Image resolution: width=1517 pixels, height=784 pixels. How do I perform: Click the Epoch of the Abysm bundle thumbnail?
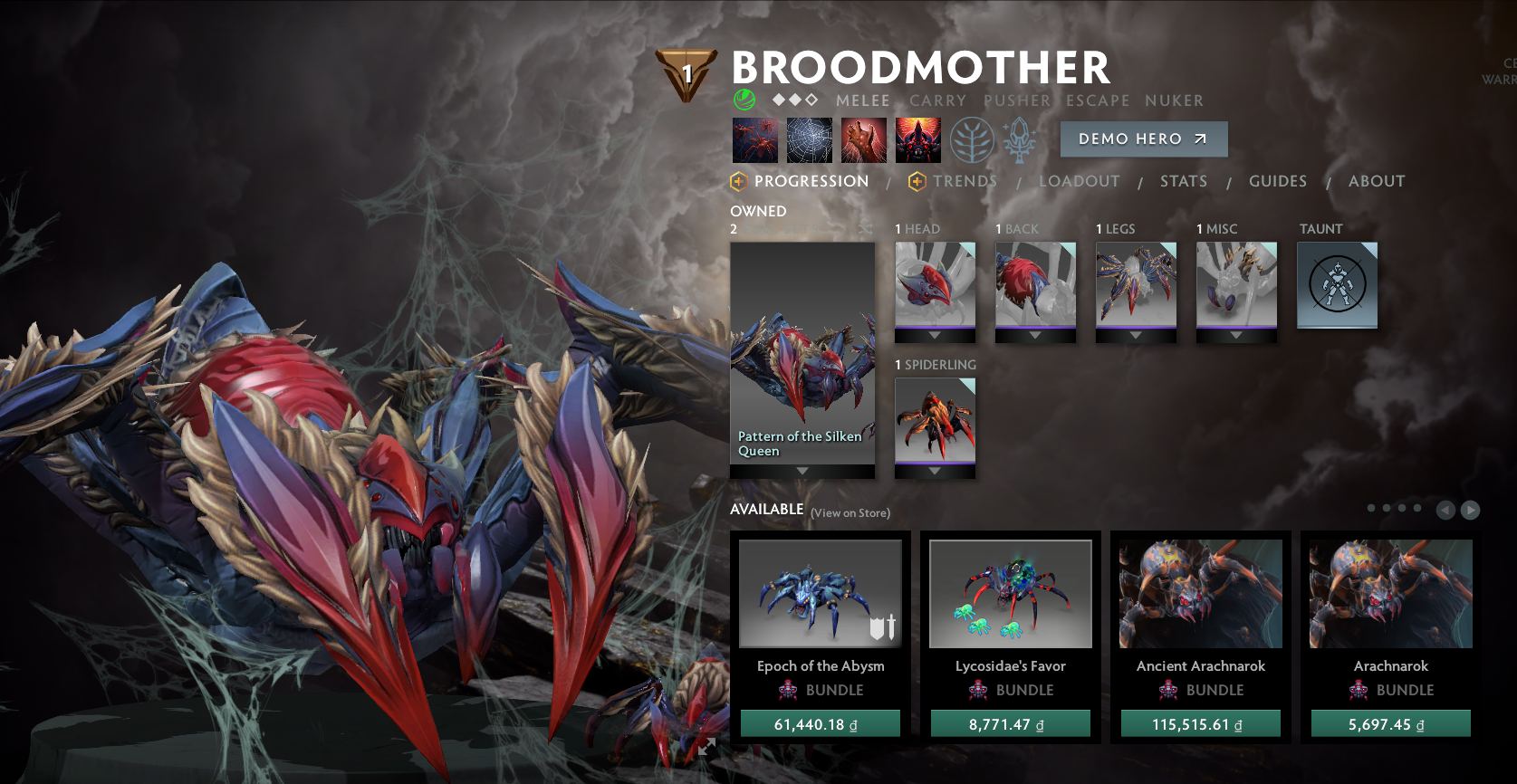820,593
